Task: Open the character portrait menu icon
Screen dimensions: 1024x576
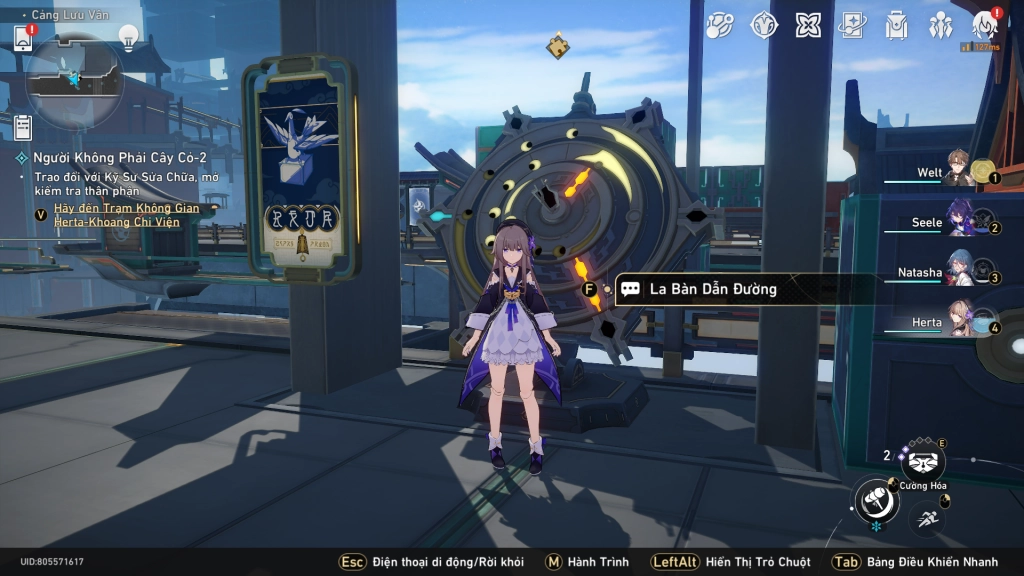Action: click(x=985, y=26)
